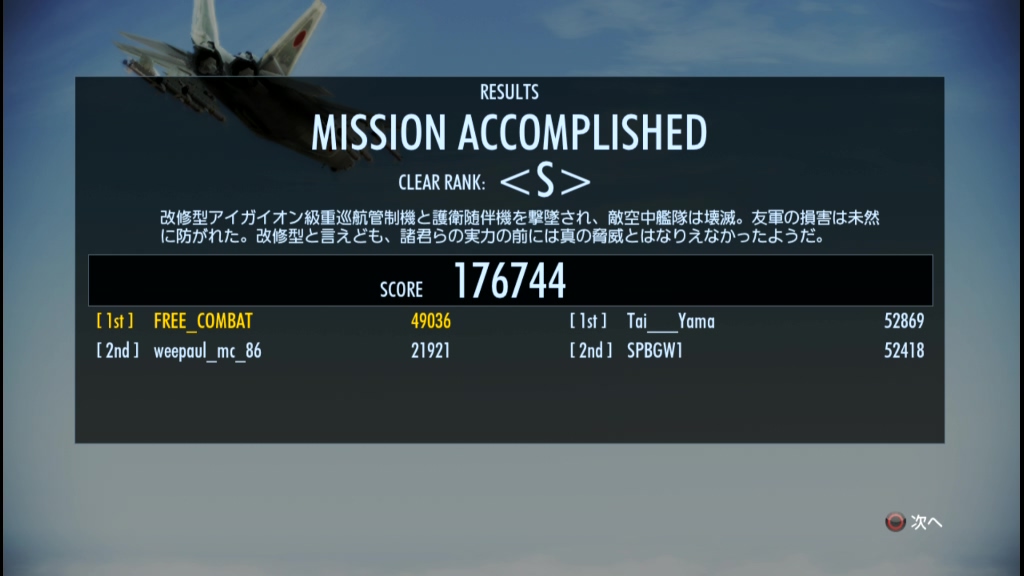
Task: Select the Tai___Yama player row
Action: click(670, 321)
